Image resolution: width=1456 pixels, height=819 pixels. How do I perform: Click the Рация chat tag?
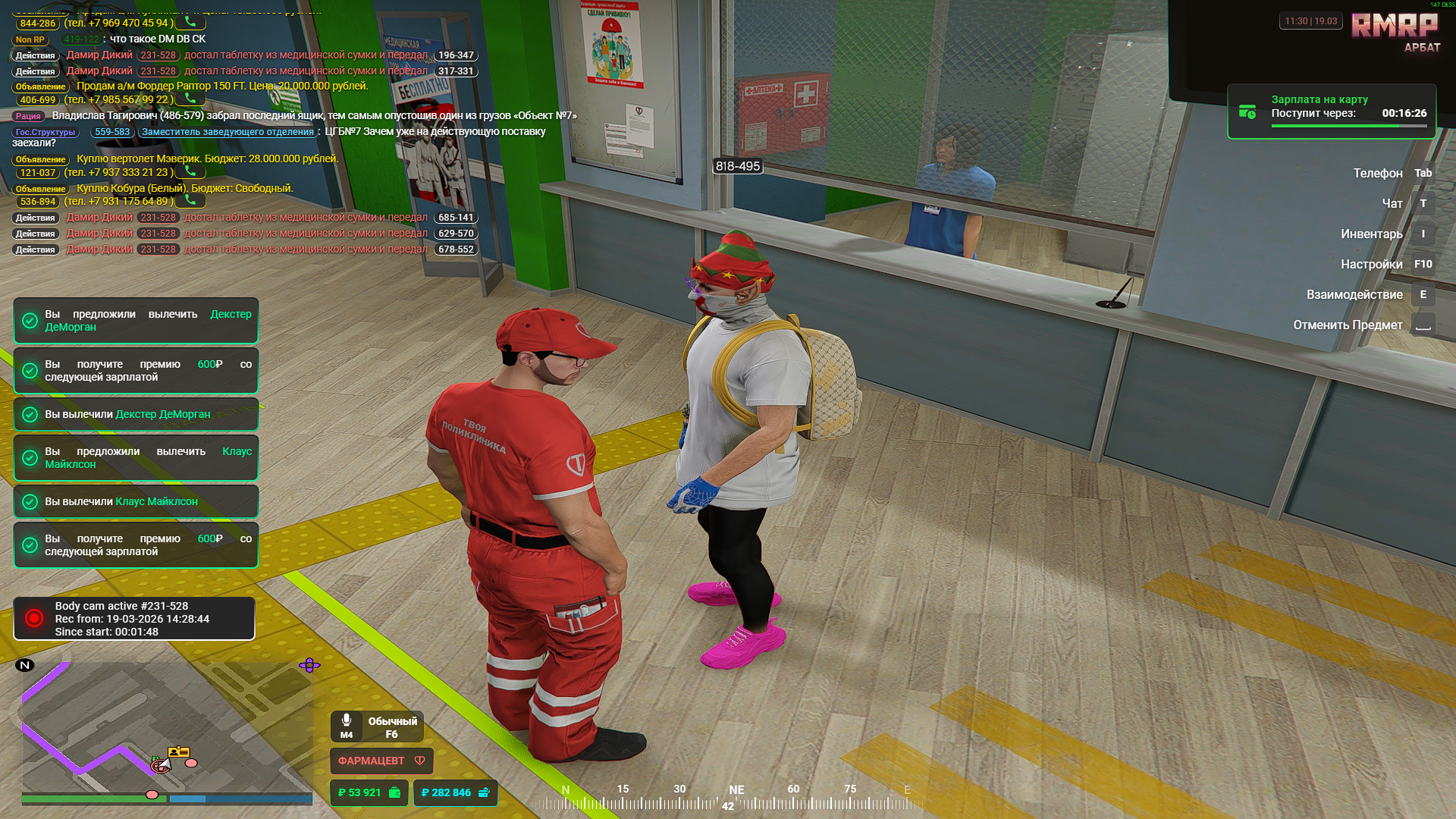(28, 116)
